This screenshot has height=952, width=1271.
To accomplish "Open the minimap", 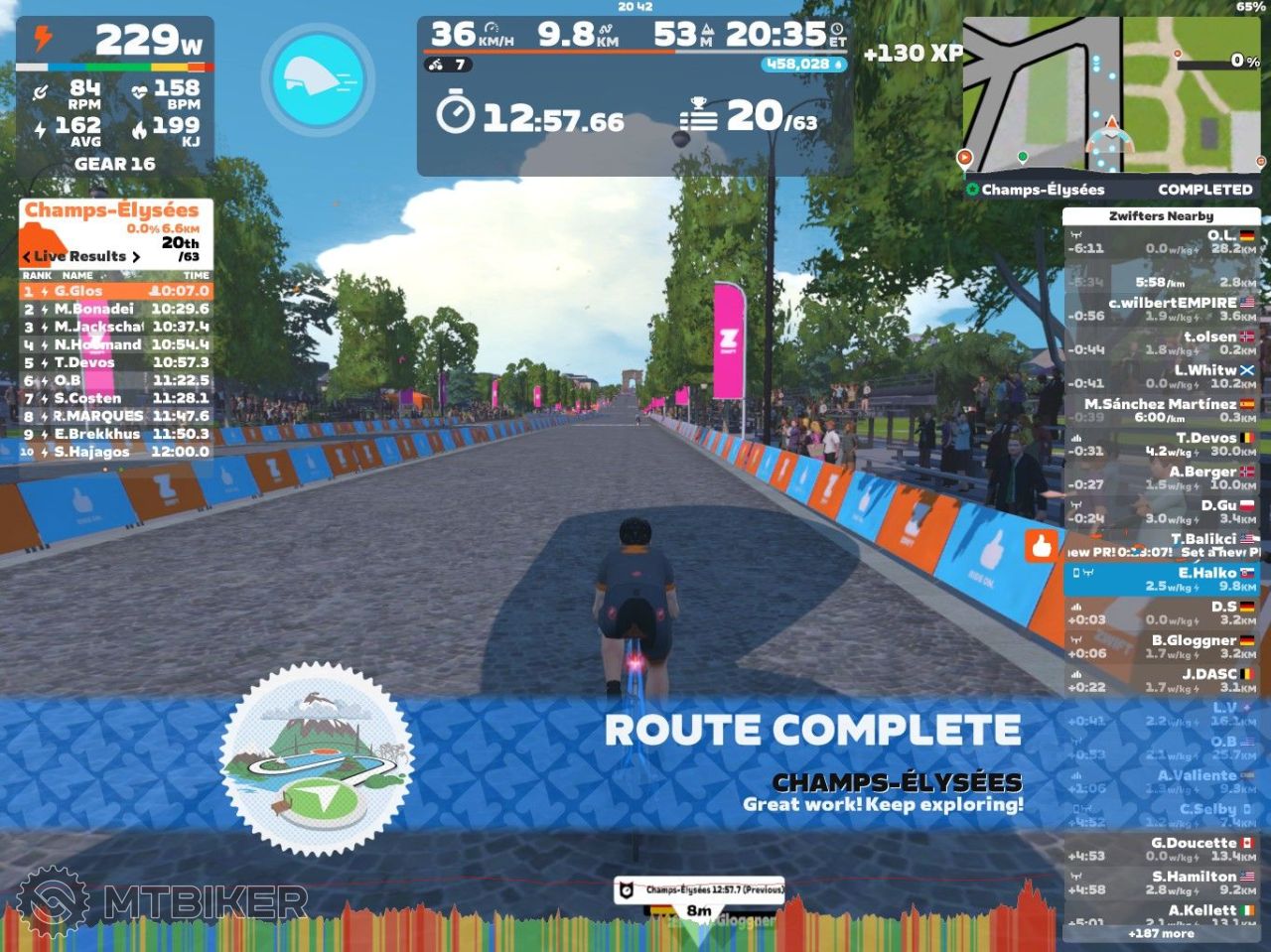I will 1112,96.
